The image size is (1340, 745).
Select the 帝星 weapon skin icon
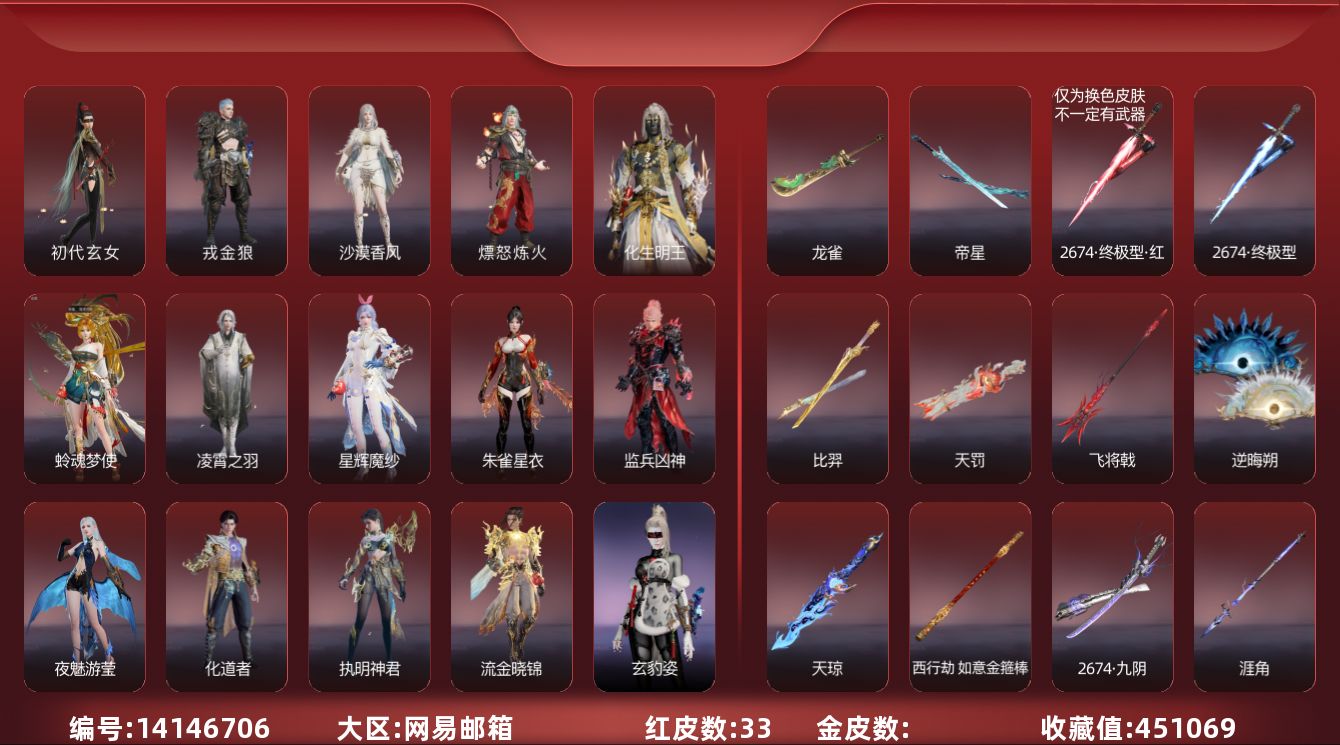[969, 178]
